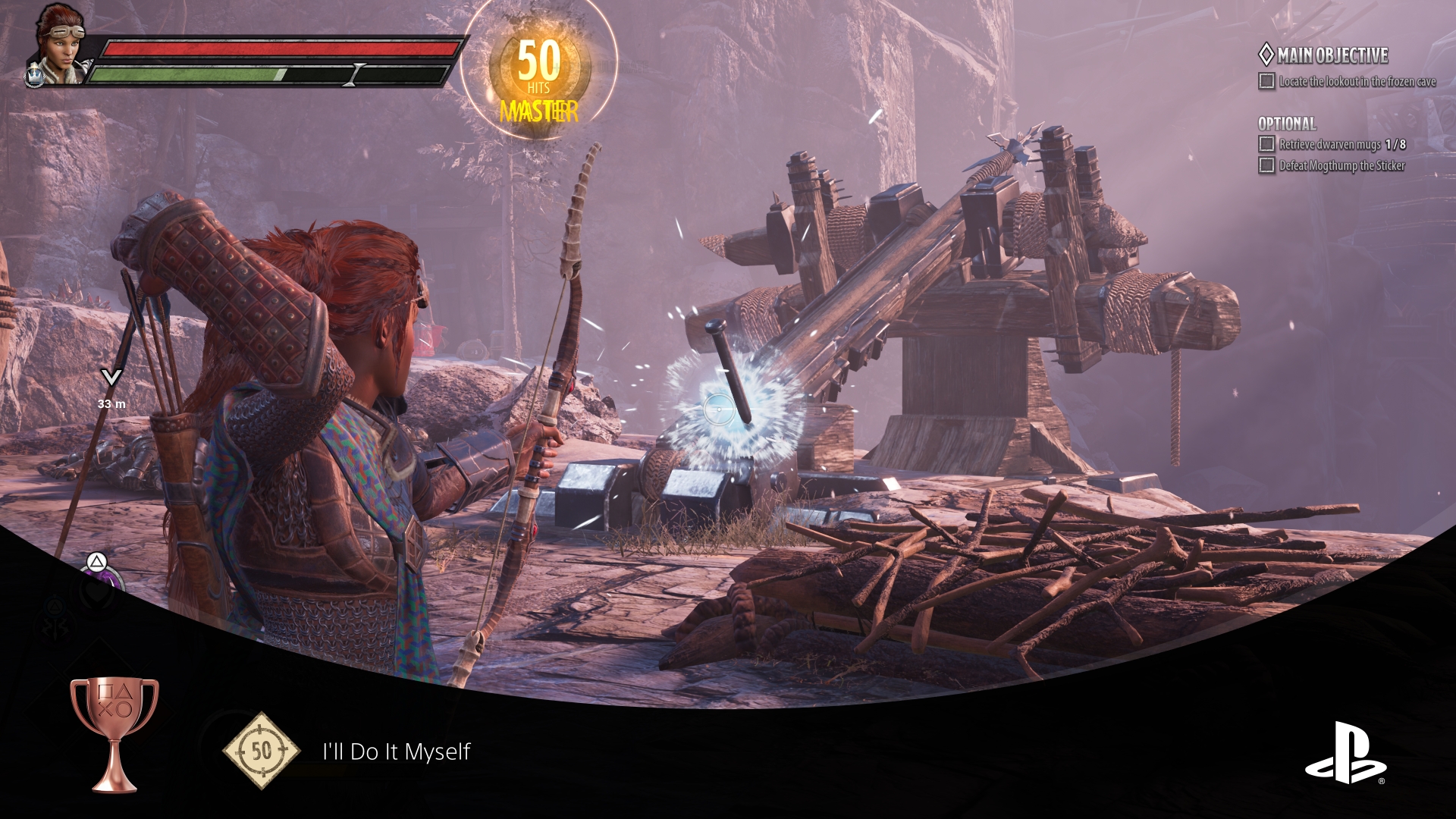The width and height of the screenshot is (1456, 819).
Task: Open the I'll Do It Myself trophy
Action: pyautogui.click(x=396, y=752)
